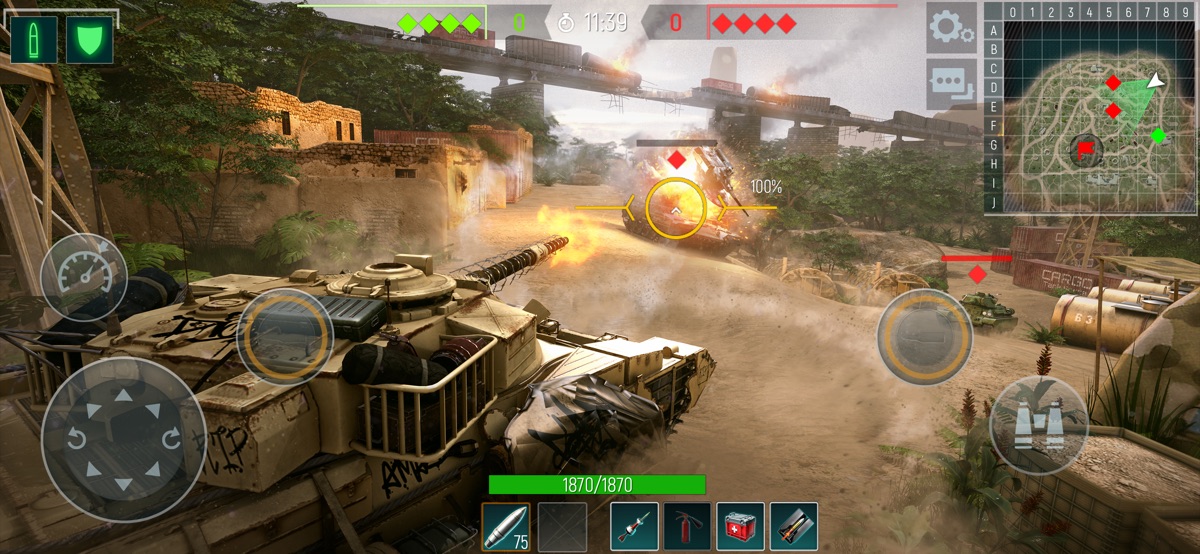Viewport: 1200px width, 554px height.
Task: Activate the fire extinguisher consumable
Action: tap(688, 526)
